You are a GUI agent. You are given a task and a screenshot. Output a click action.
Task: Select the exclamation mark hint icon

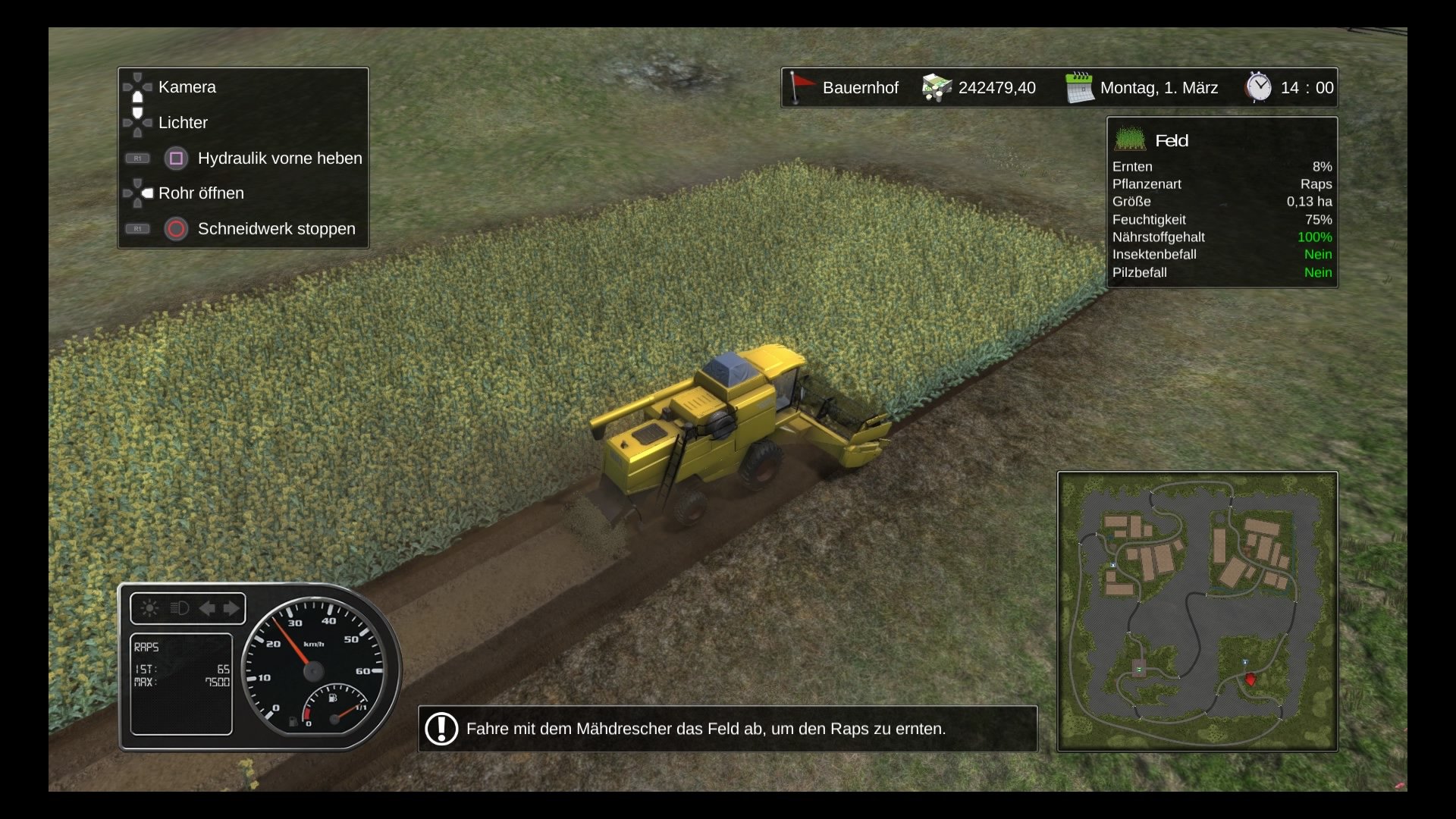pos(441,729)
